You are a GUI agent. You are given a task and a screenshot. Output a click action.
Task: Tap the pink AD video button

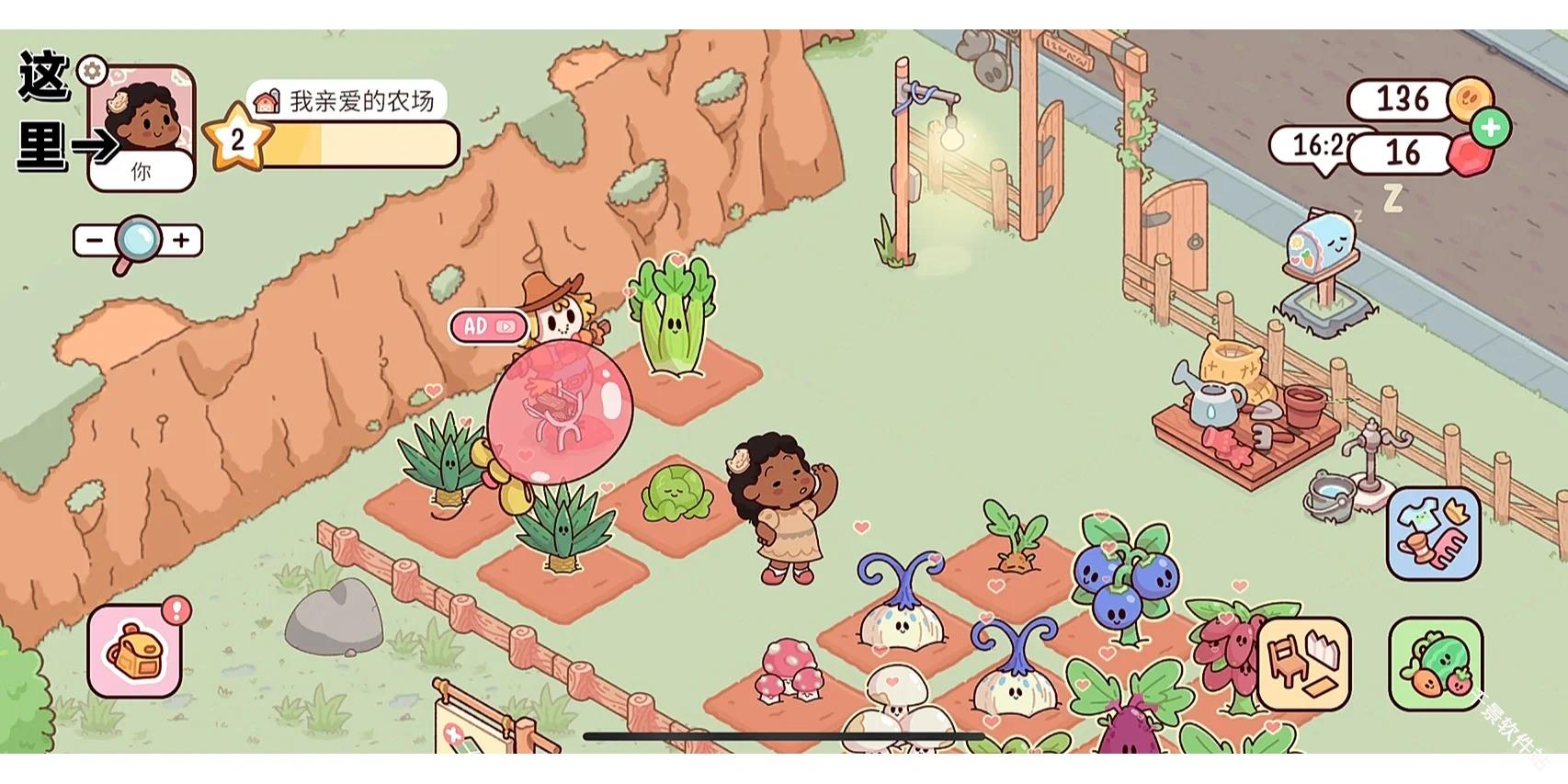point(488,326)
